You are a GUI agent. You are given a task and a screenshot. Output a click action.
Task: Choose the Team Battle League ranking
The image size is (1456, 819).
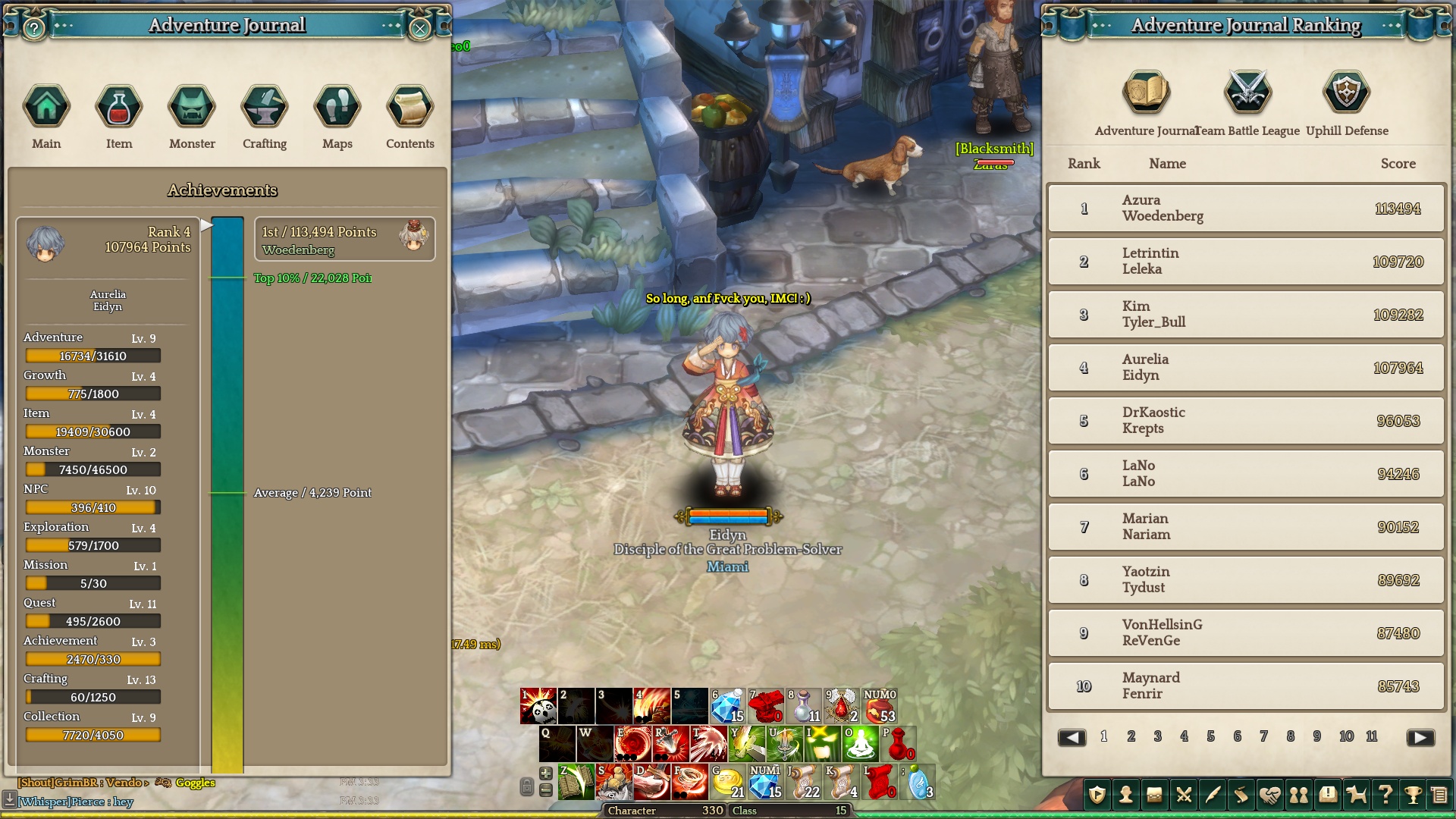(x=1247, y=93)
